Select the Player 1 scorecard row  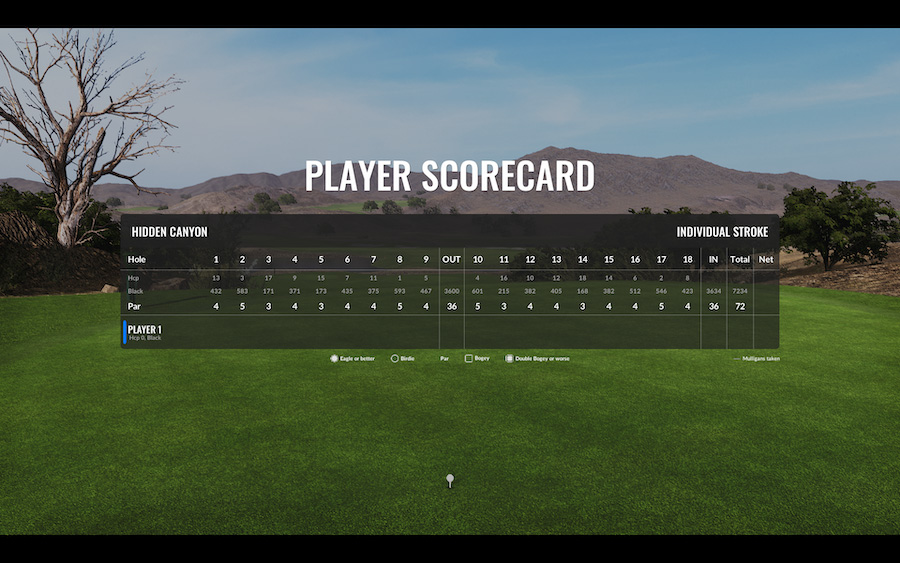(x=145, y=332)
